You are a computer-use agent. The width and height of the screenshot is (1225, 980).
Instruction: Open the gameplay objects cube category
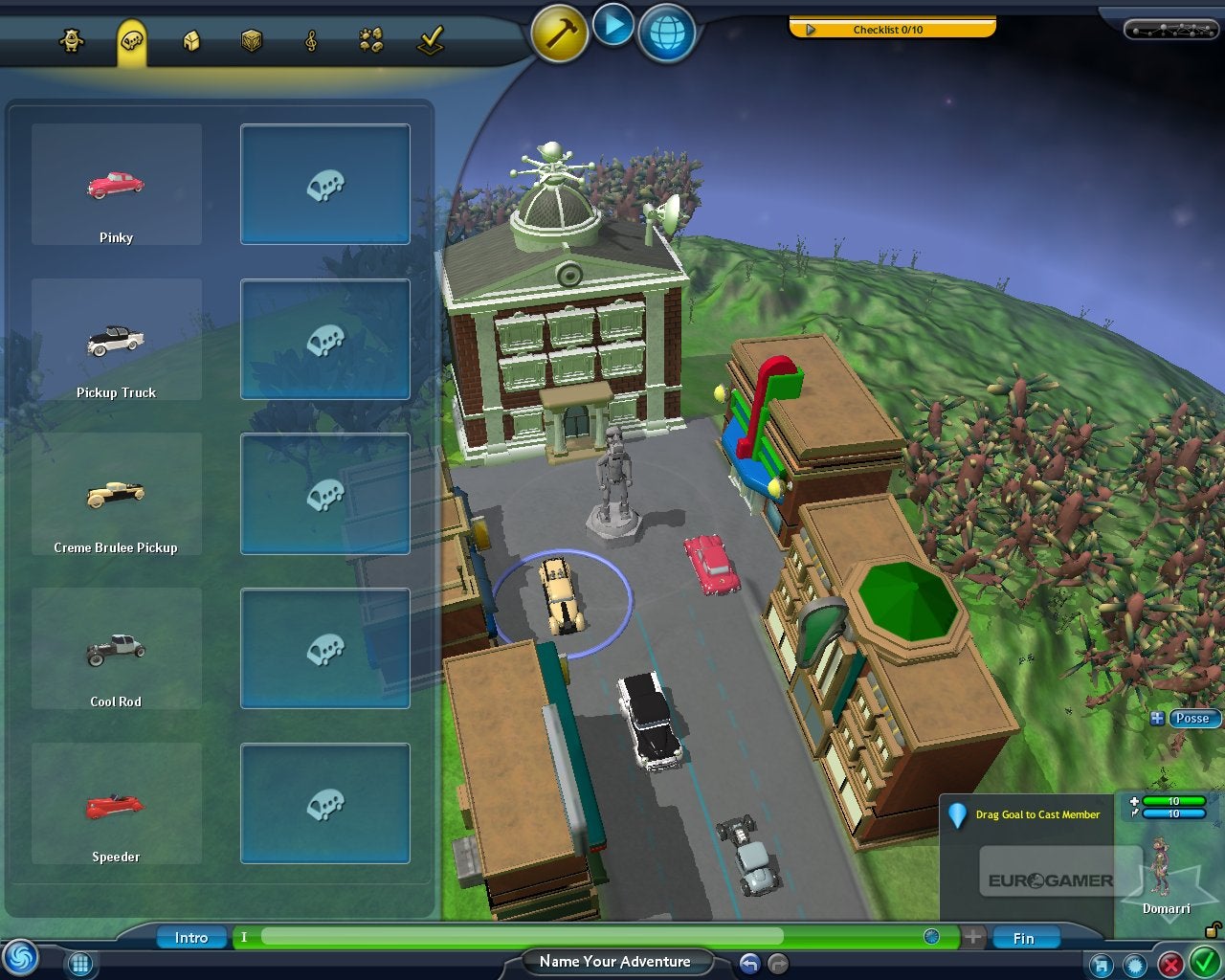(x=252, y=40)
